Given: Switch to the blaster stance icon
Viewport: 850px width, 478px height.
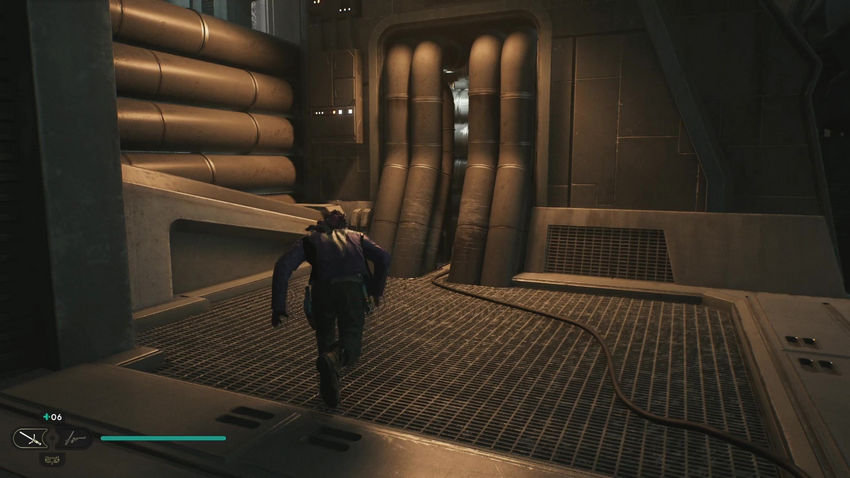Looking at the screenshot, I should tap(73, 438).
